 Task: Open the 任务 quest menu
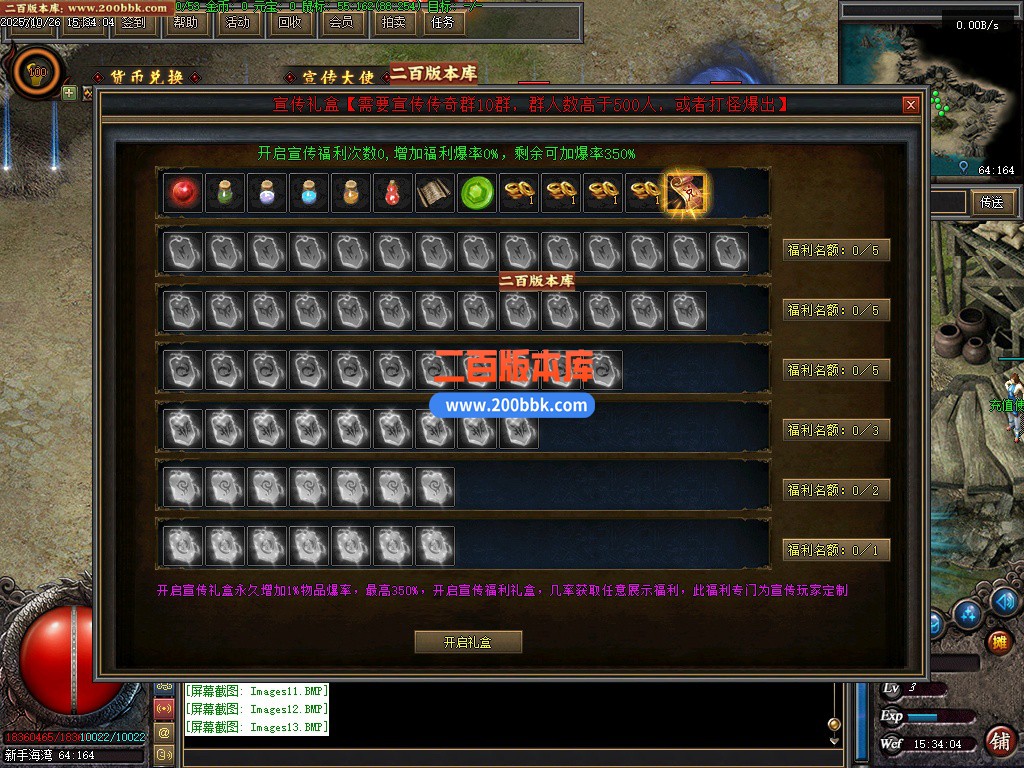point(442,22)
